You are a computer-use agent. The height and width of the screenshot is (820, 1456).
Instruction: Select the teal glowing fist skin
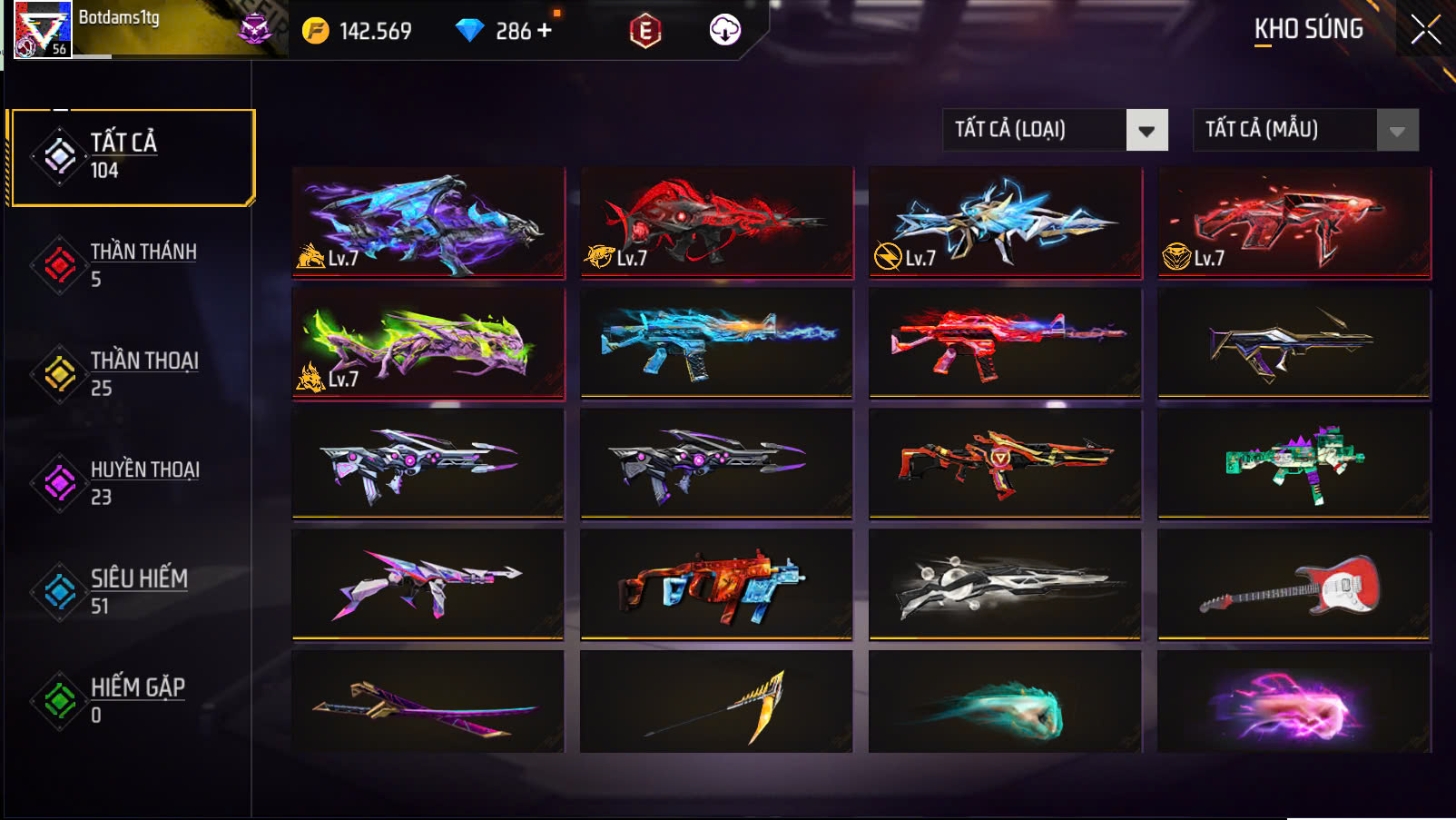pos(1004,702)
